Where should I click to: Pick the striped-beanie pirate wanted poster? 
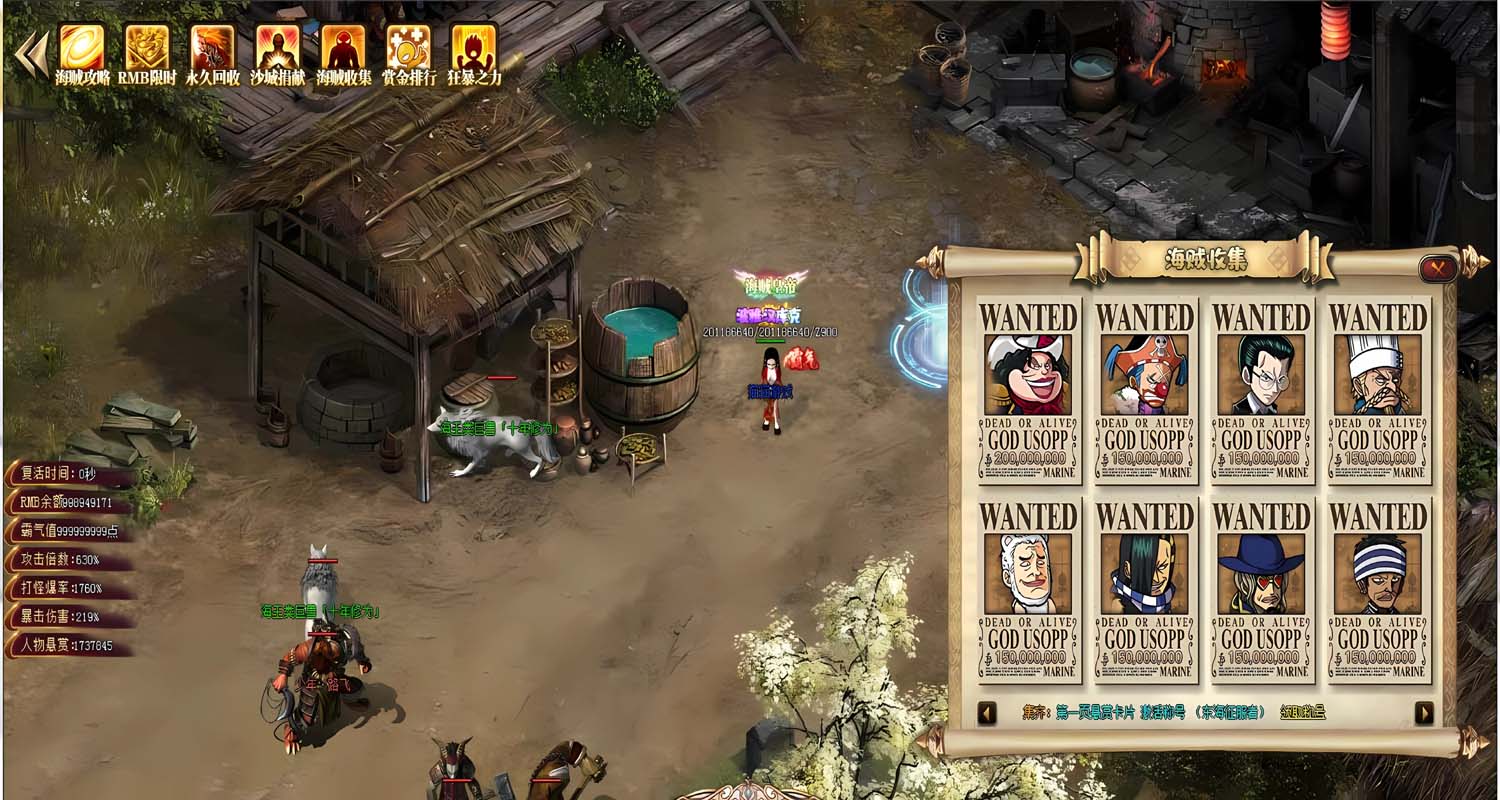(x=1378, y=591)
